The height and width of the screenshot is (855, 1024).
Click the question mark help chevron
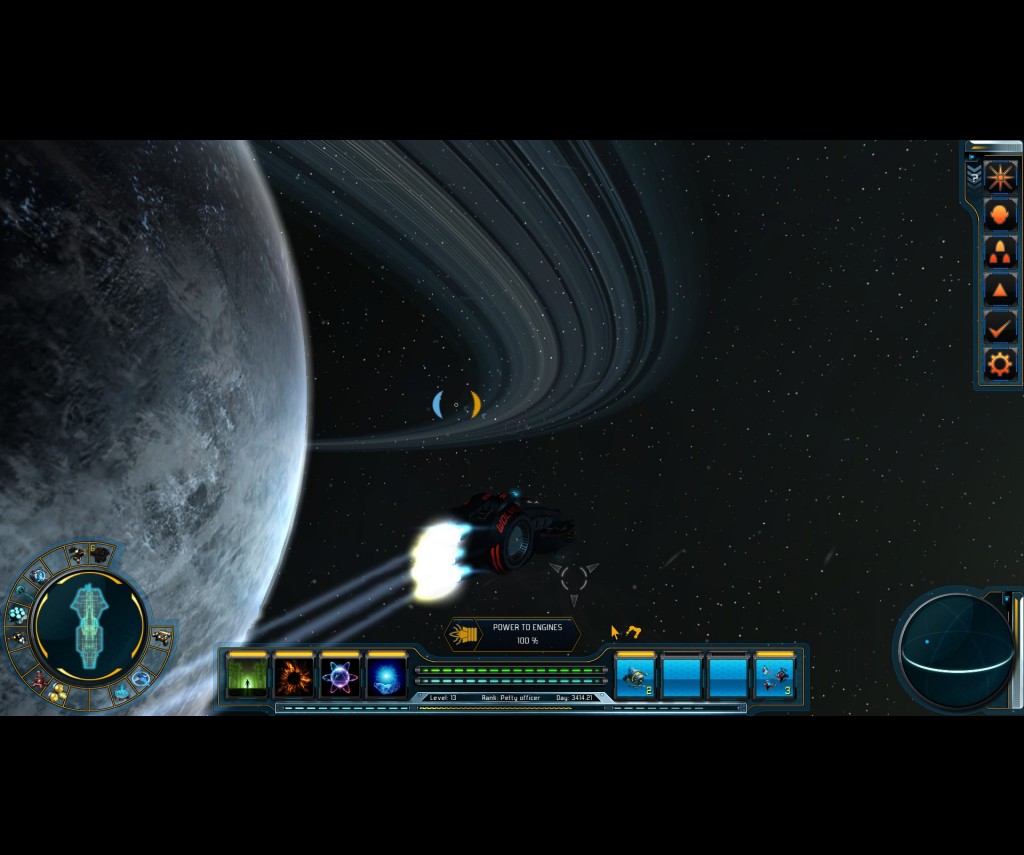[974, 173]
